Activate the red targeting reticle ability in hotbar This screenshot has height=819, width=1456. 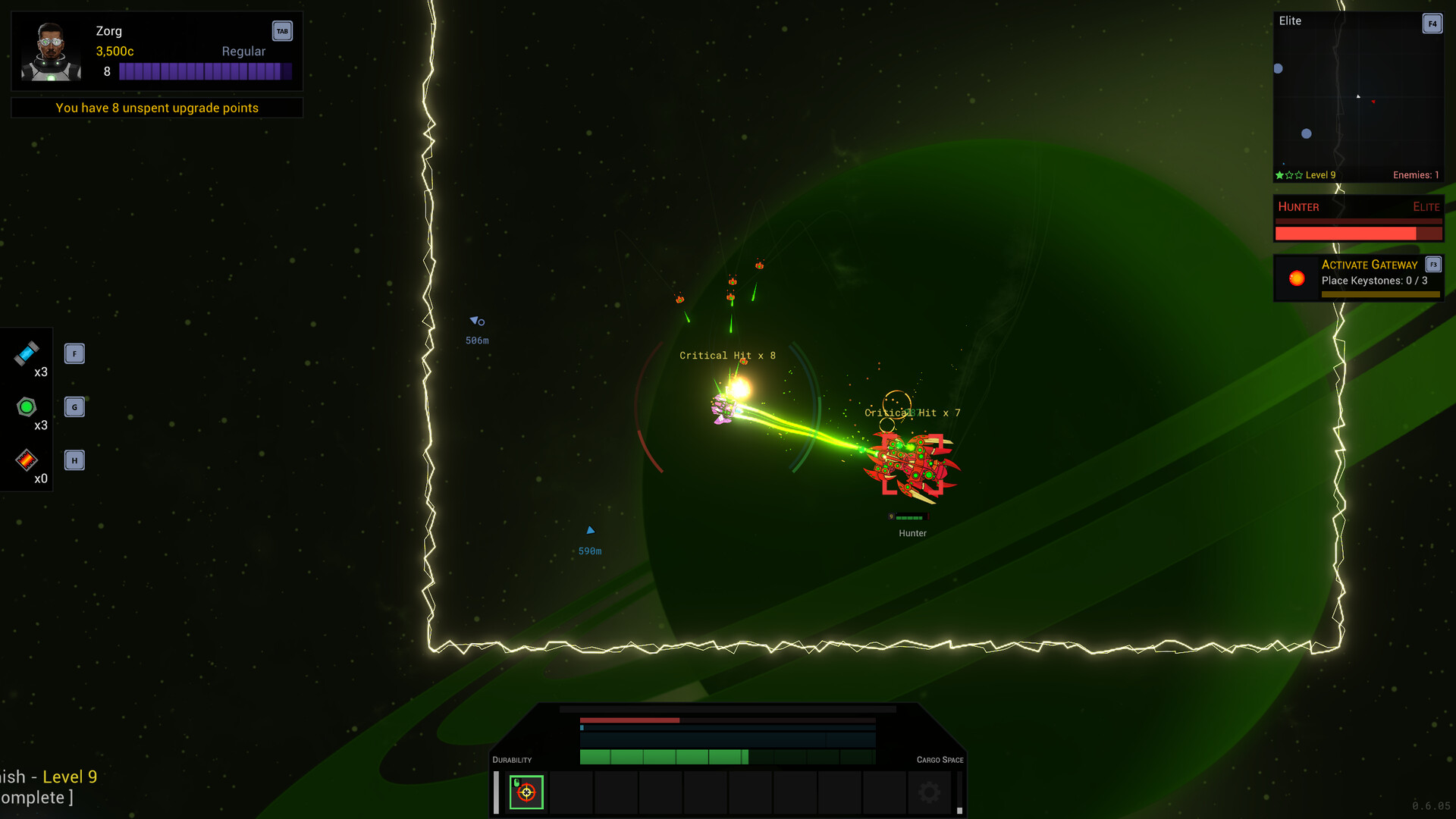526,792
